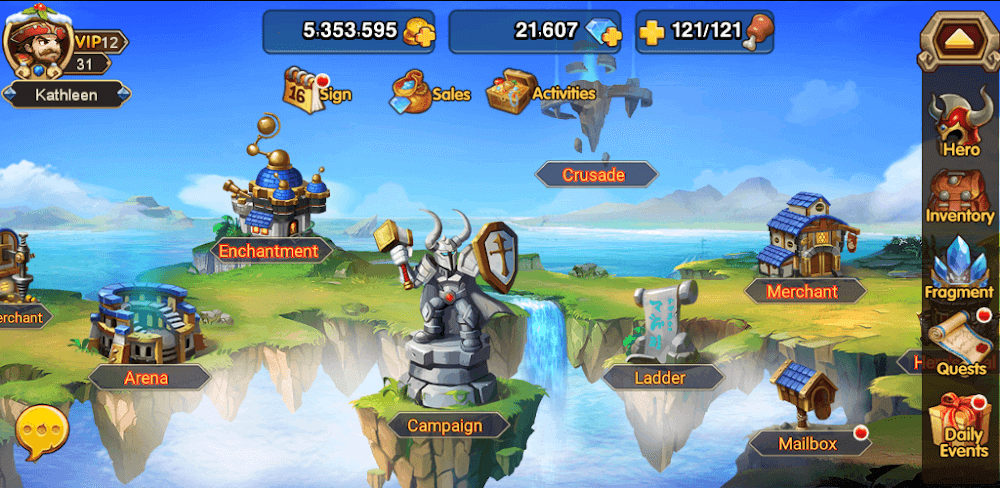Collapse the side menu with arrow button

[x=955, y=40]
